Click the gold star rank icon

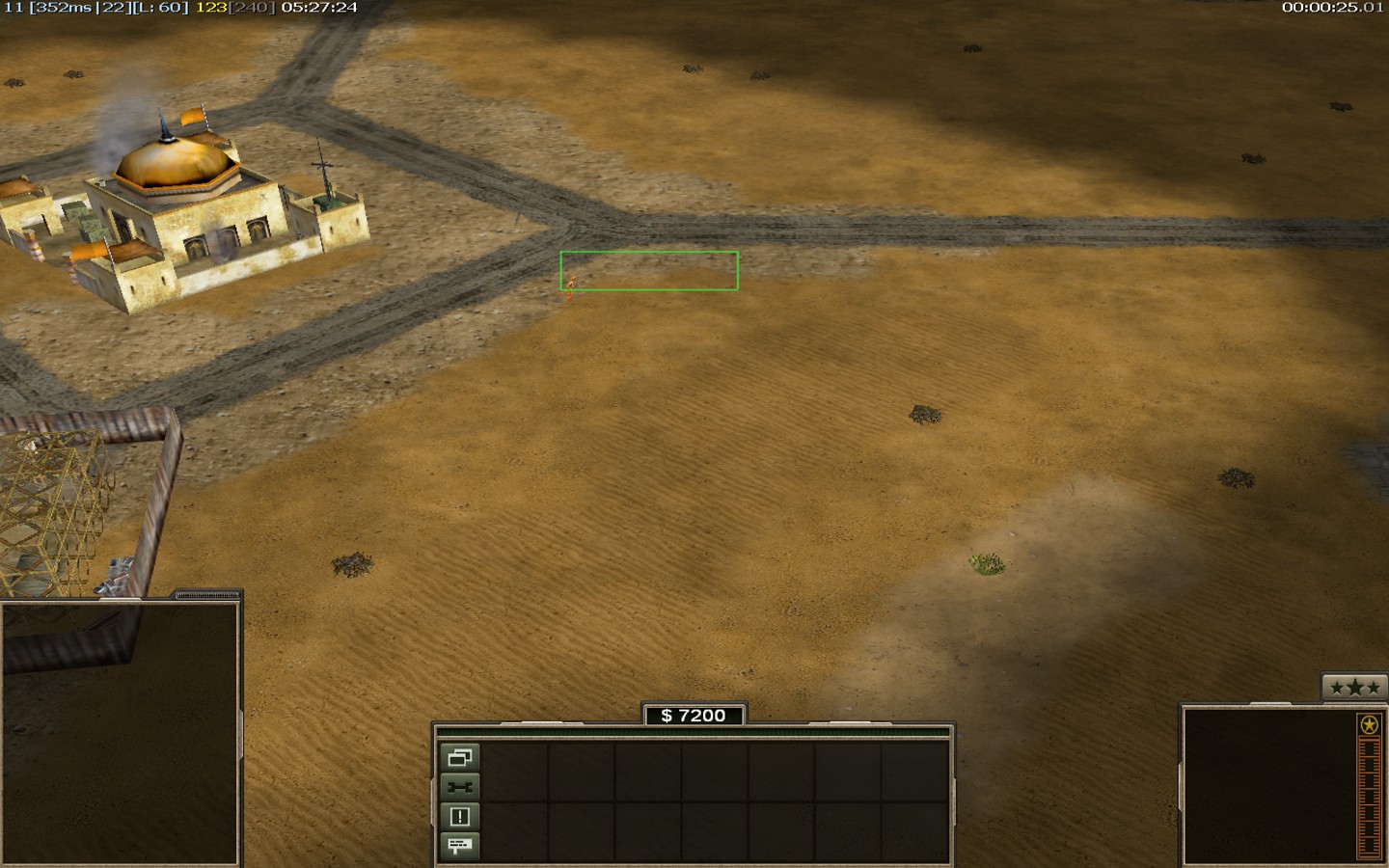(x=1369, y=725)
